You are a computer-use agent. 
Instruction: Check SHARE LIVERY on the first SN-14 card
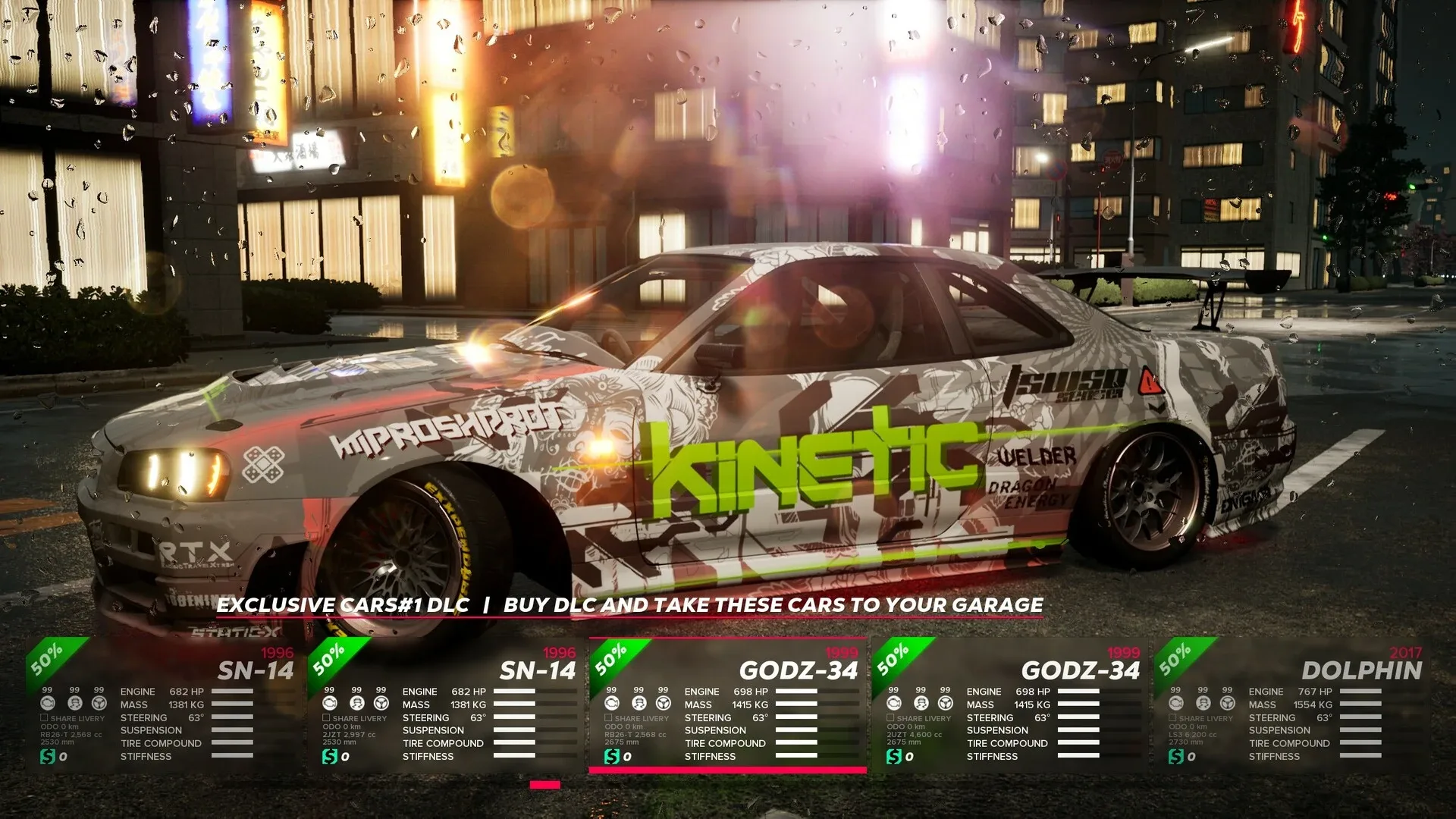click(44, 717)
